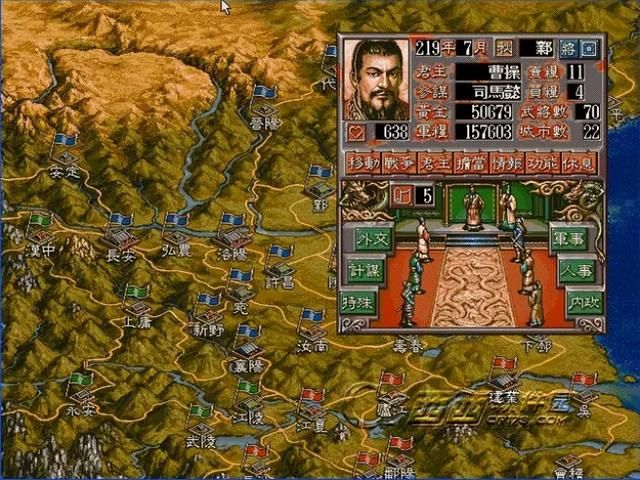Viewport: 640px width, 480px height.
Task: Choose the 戦争 (War) command
Action: (398, 163)
